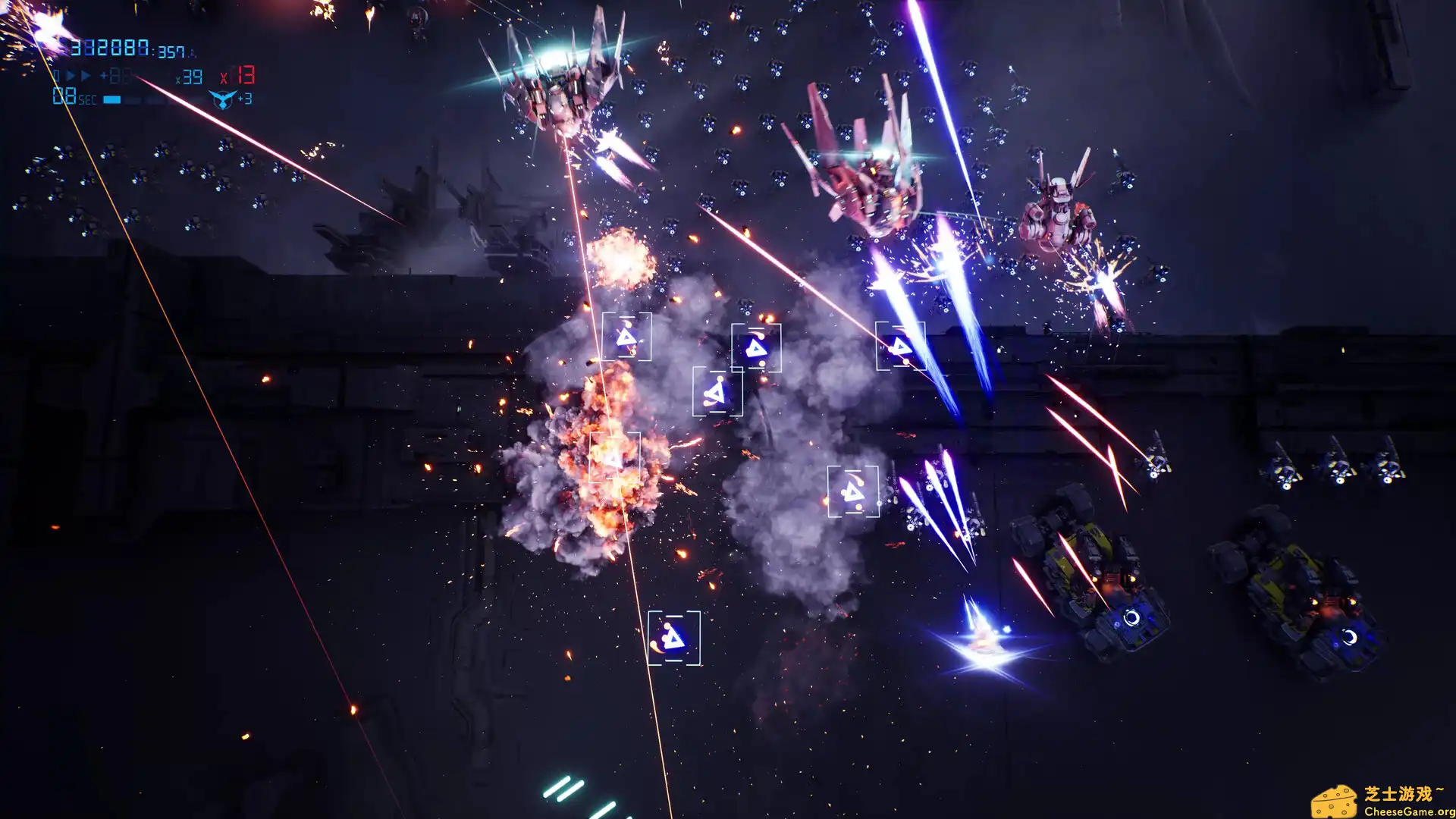Click the lowest triangle lock-on marker
The height and width of the screenshot is (819, 1456).
pos(673,639)
